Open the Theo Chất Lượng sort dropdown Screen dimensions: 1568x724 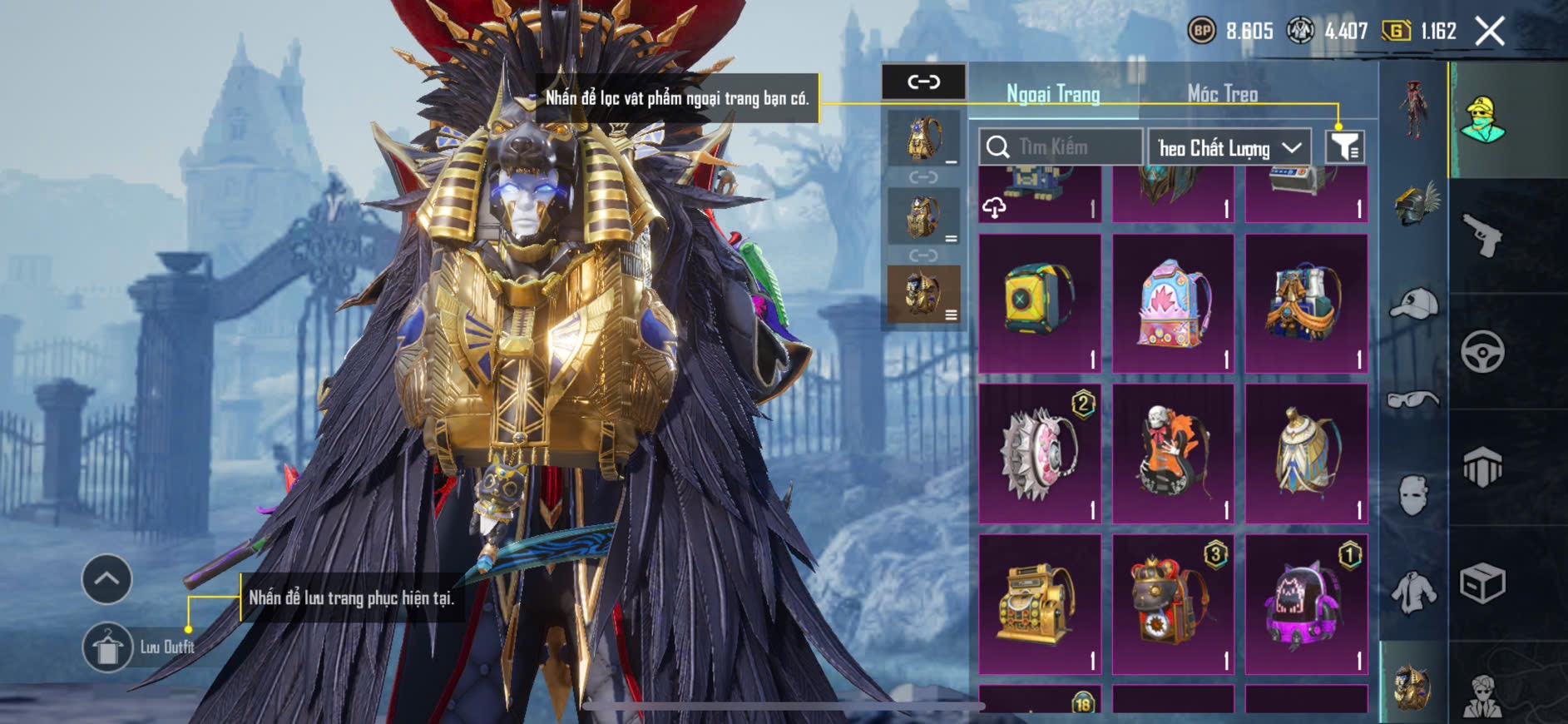click(x=1229, y=148)
